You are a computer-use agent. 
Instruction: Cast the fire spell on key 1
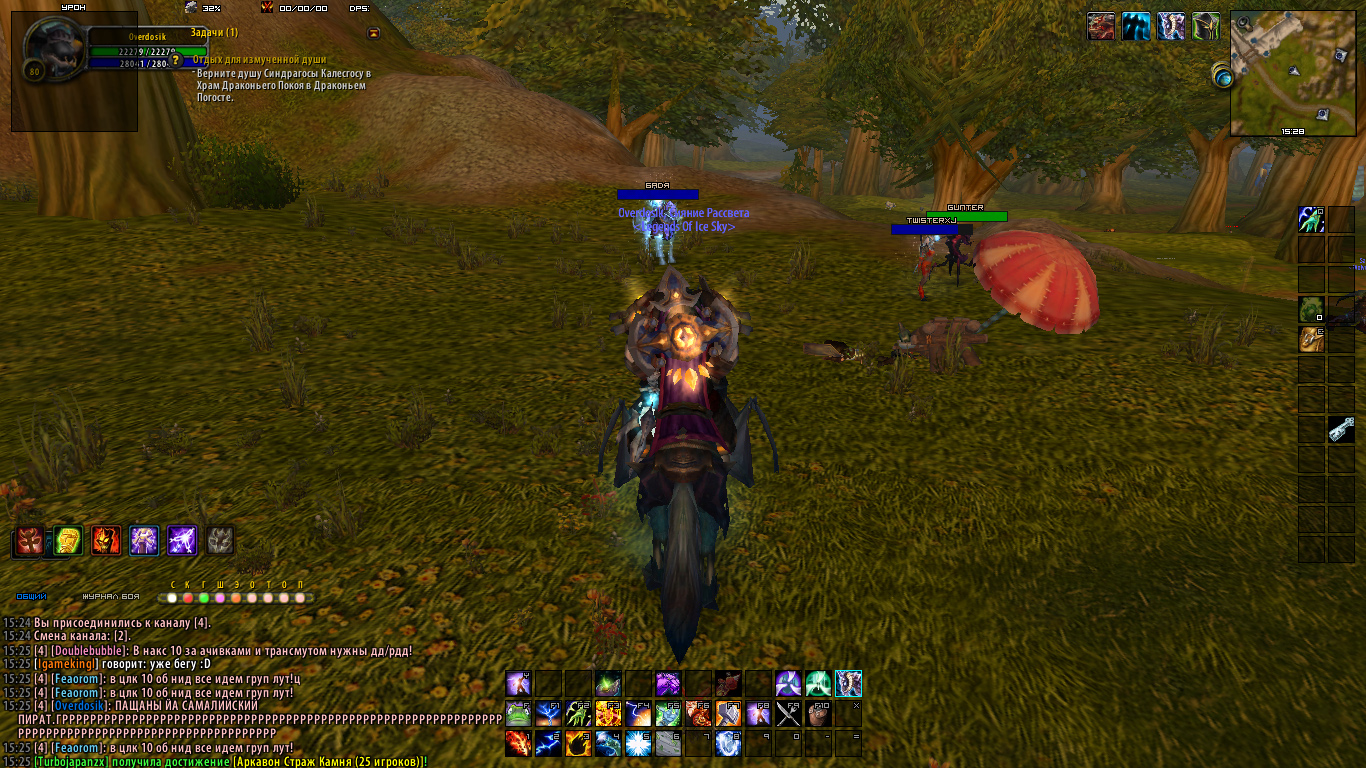[518, 743]
